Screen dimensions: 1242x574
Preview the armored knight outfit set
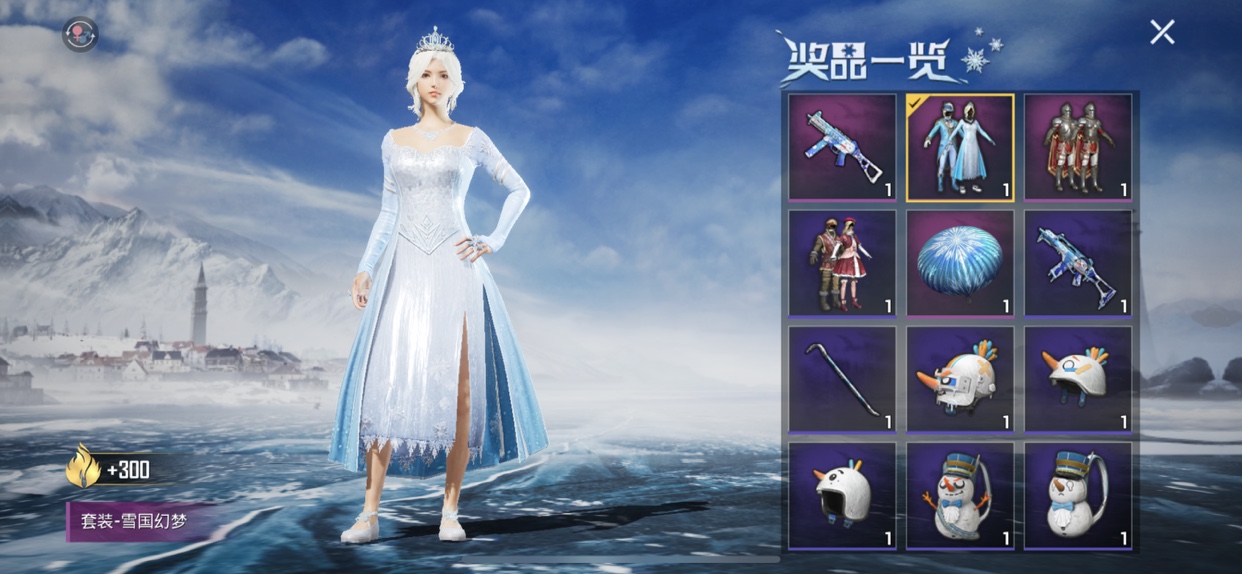[1078, 147]
